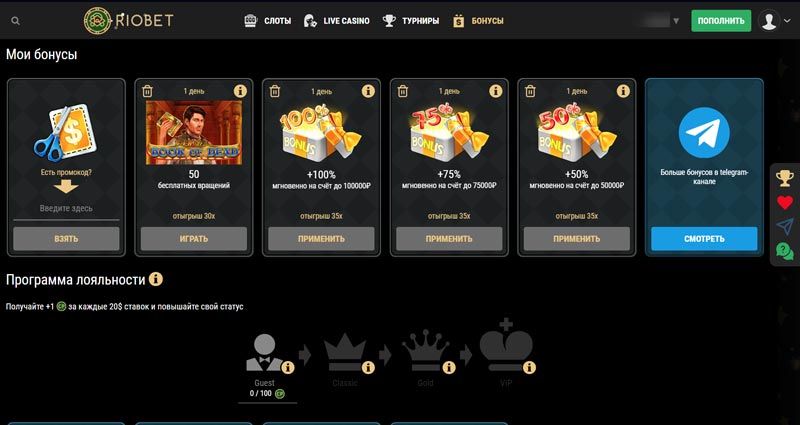800x425 pixels.
Task: Switch to the Турниры page
Action: (x=411, y=20)
